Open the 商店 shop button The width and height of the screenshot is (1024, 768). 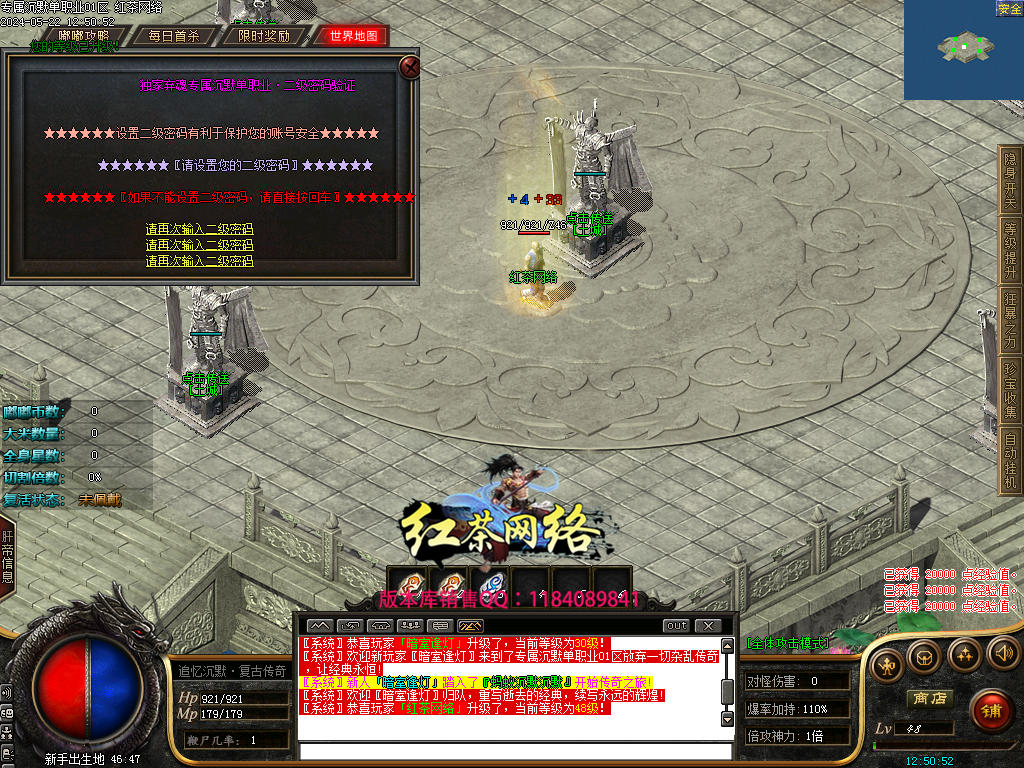coord(928,698)
